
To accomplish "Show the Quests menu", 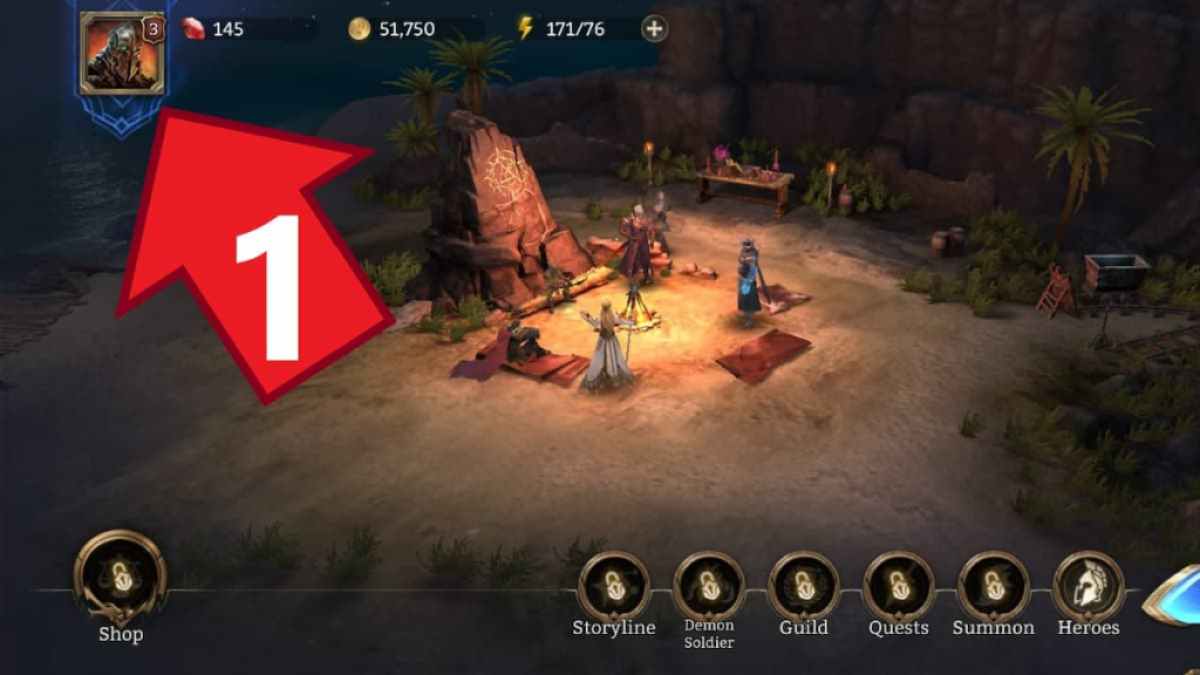I will (x=898, y=587).
